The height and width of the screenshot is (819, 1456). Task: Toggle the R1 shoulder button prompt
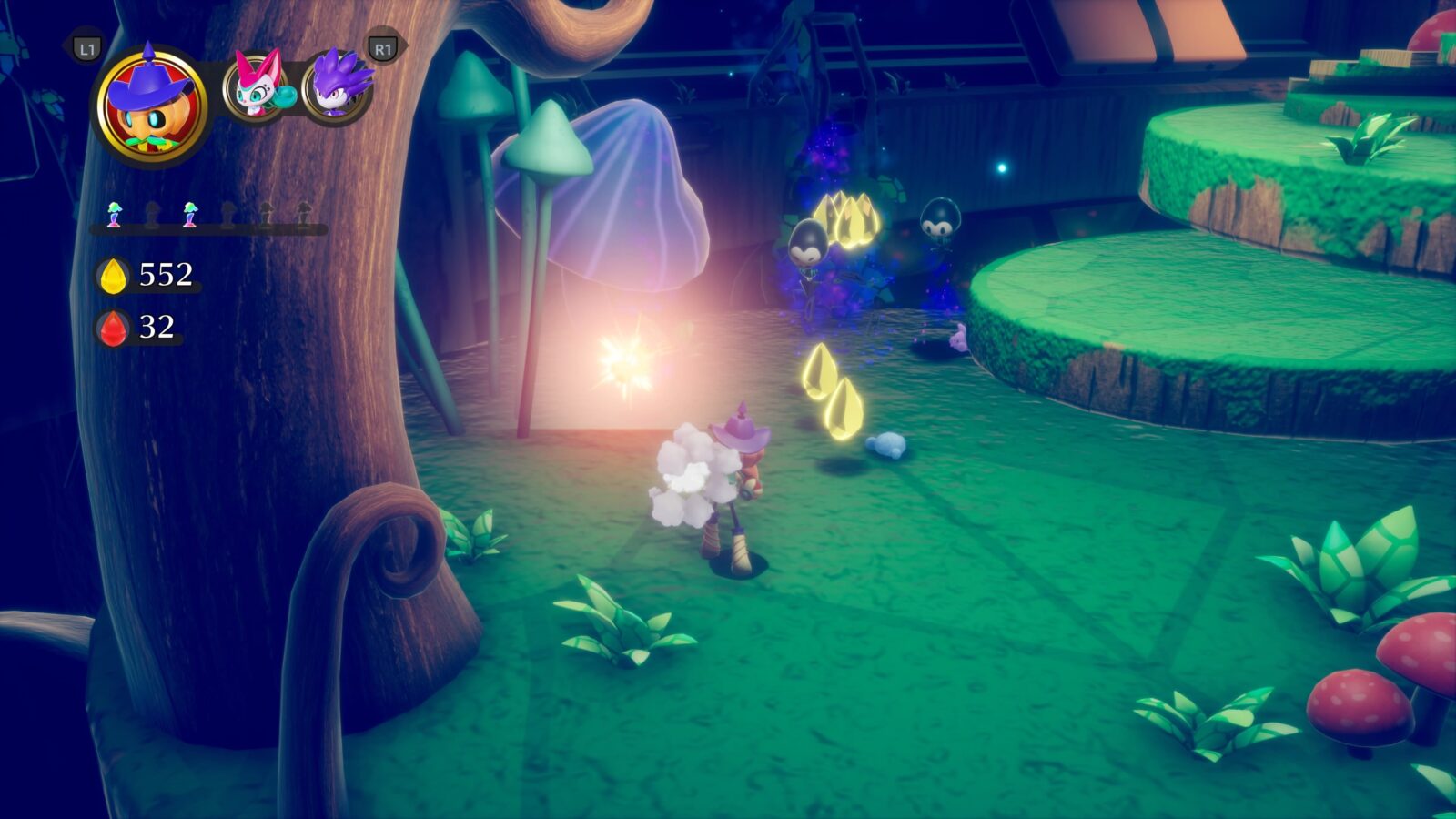[x=382, y=48]
